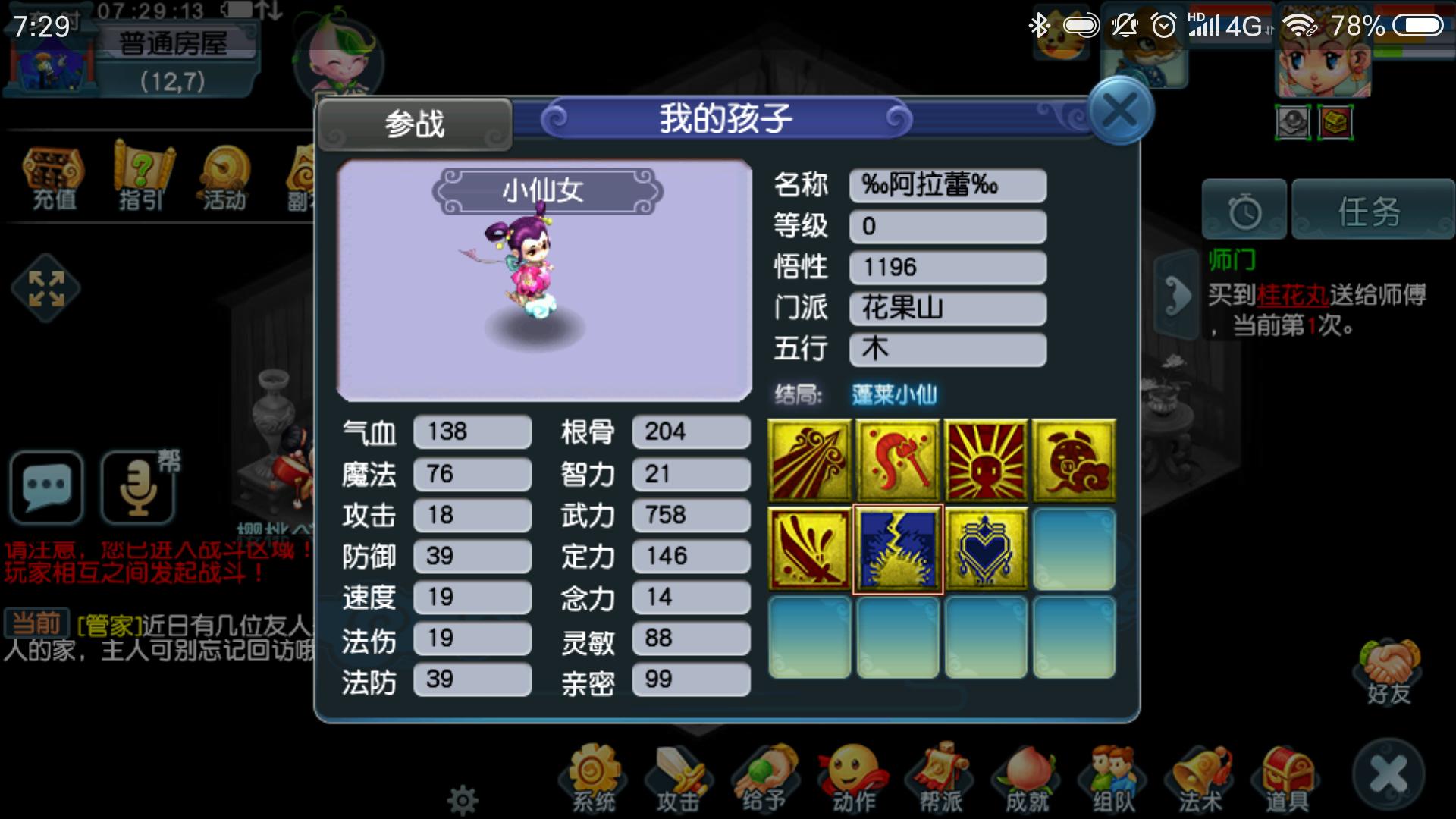
Task: Select the red sword slash skill icon
Action: click(810, 549)
